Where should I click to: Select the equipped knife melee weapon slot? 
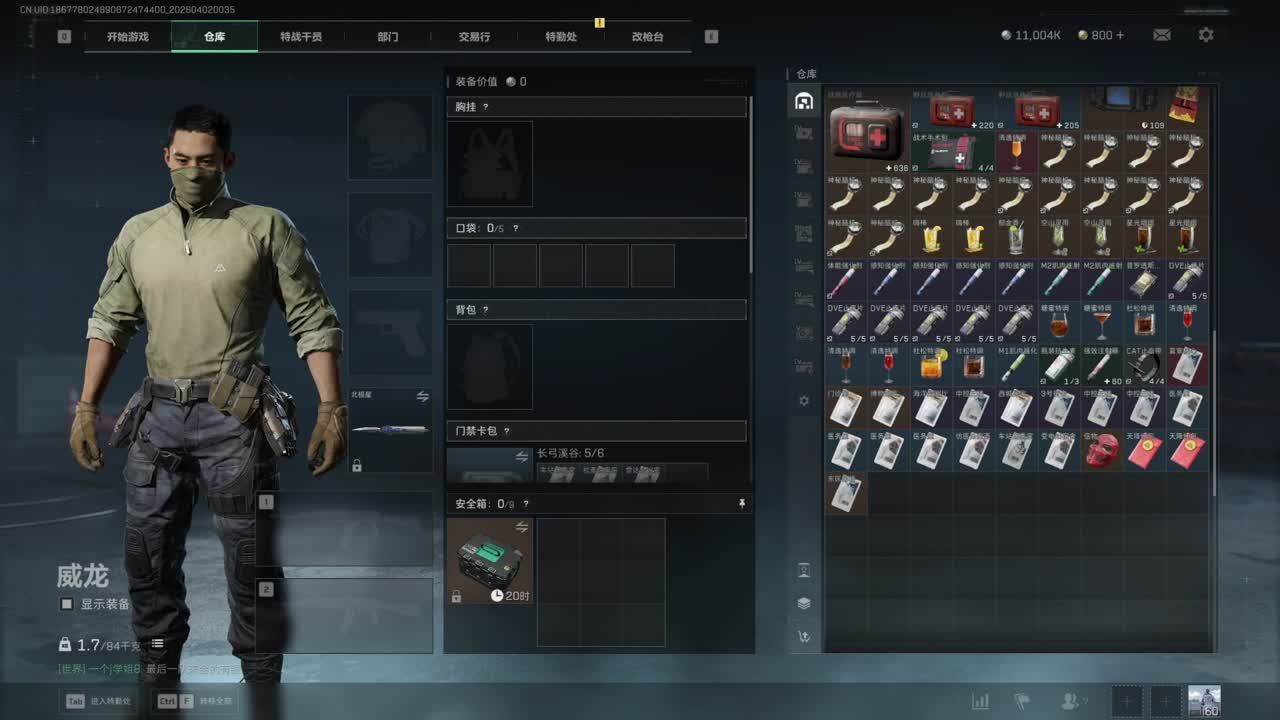point(391,430)
